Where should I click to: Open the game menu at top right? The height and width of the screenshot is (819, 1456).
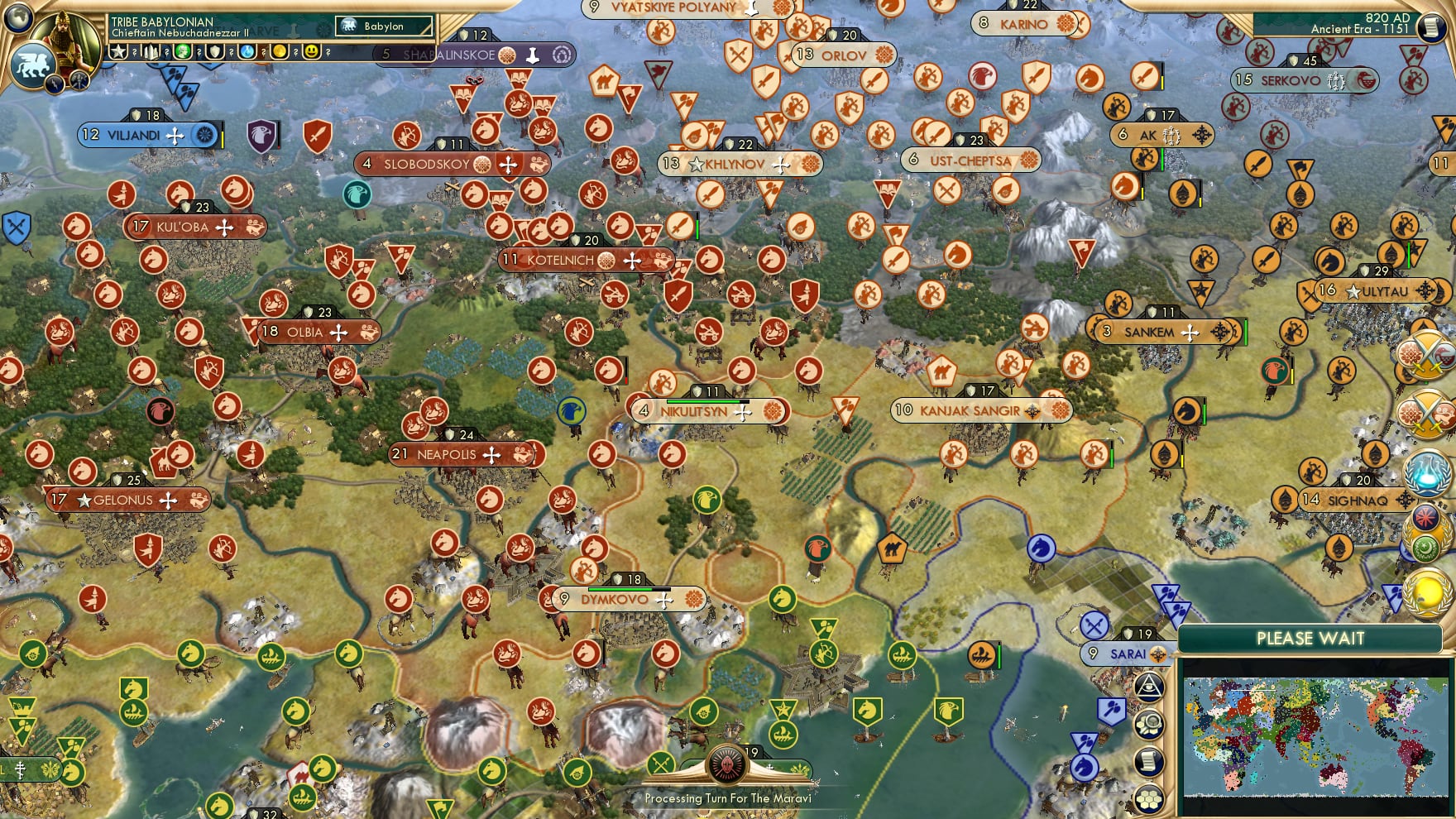click(1433, 27)
